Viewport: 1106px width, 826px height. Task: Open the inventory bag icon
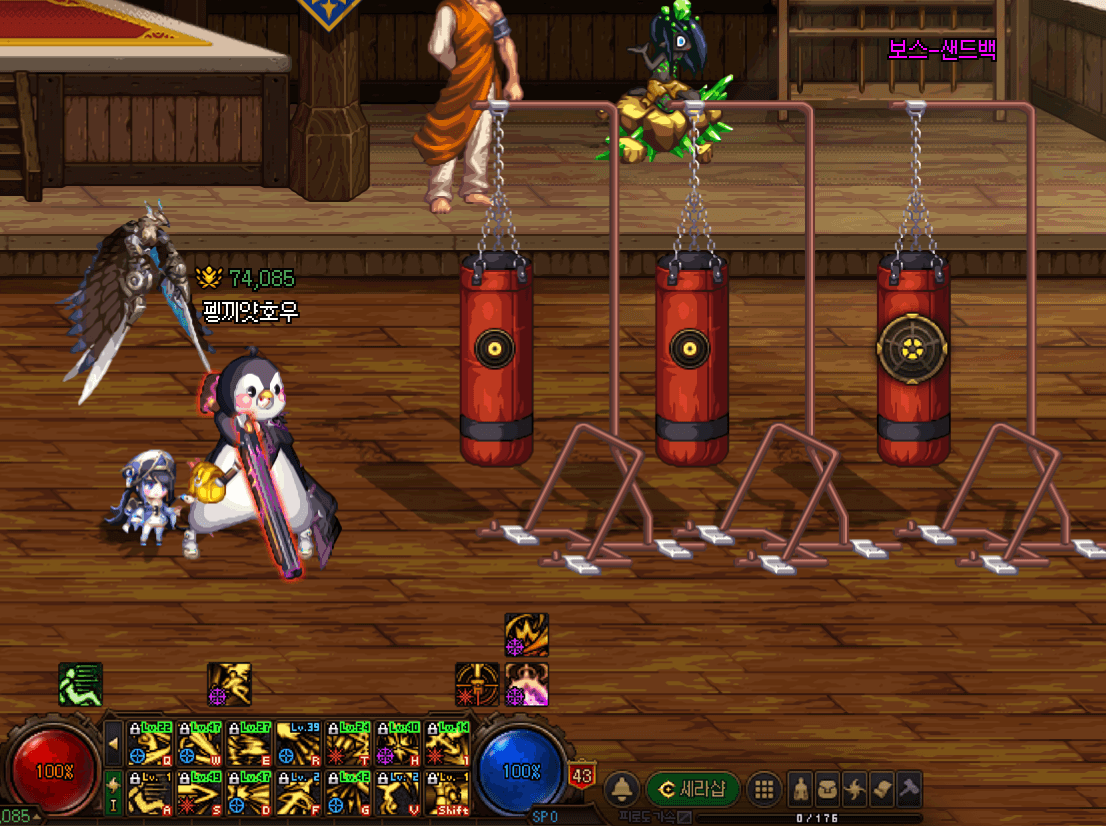pyautogui.click(x=828, y=789)
